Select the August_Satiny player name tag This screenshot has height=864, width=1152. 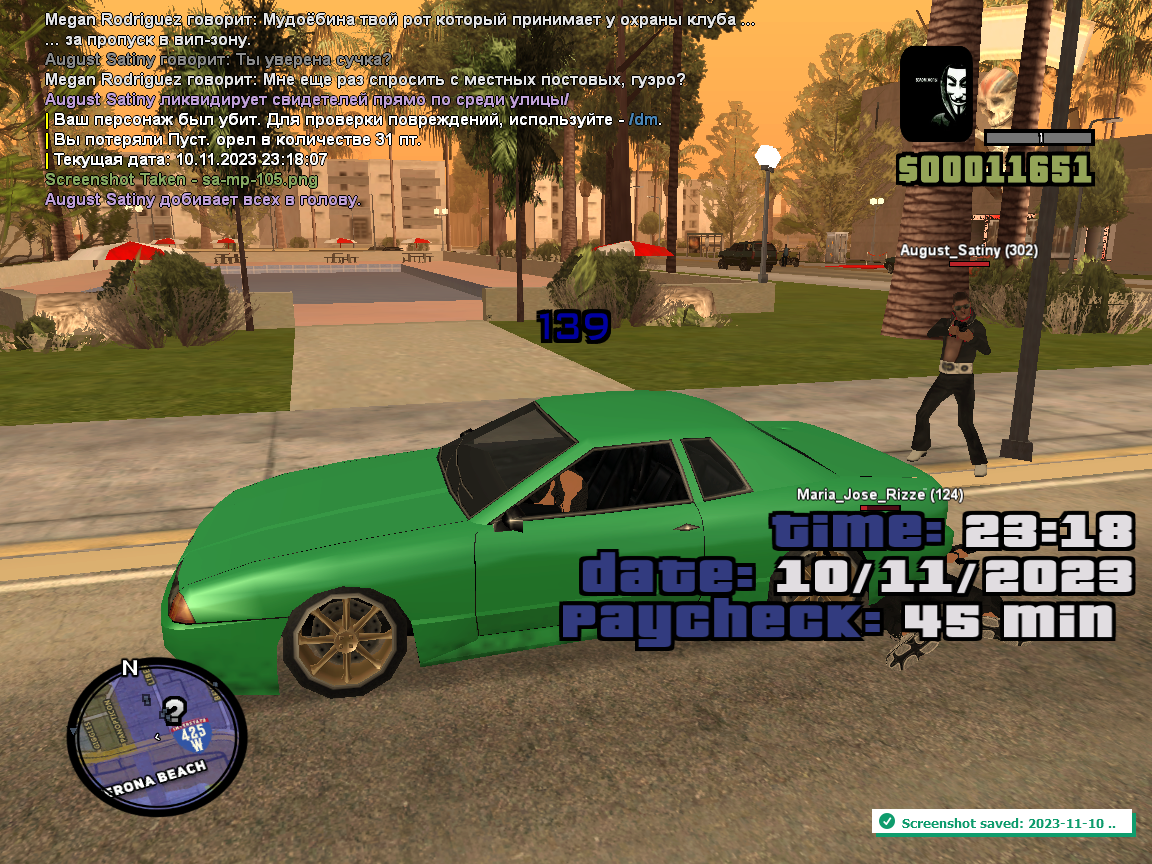click(x=968, y=250)
